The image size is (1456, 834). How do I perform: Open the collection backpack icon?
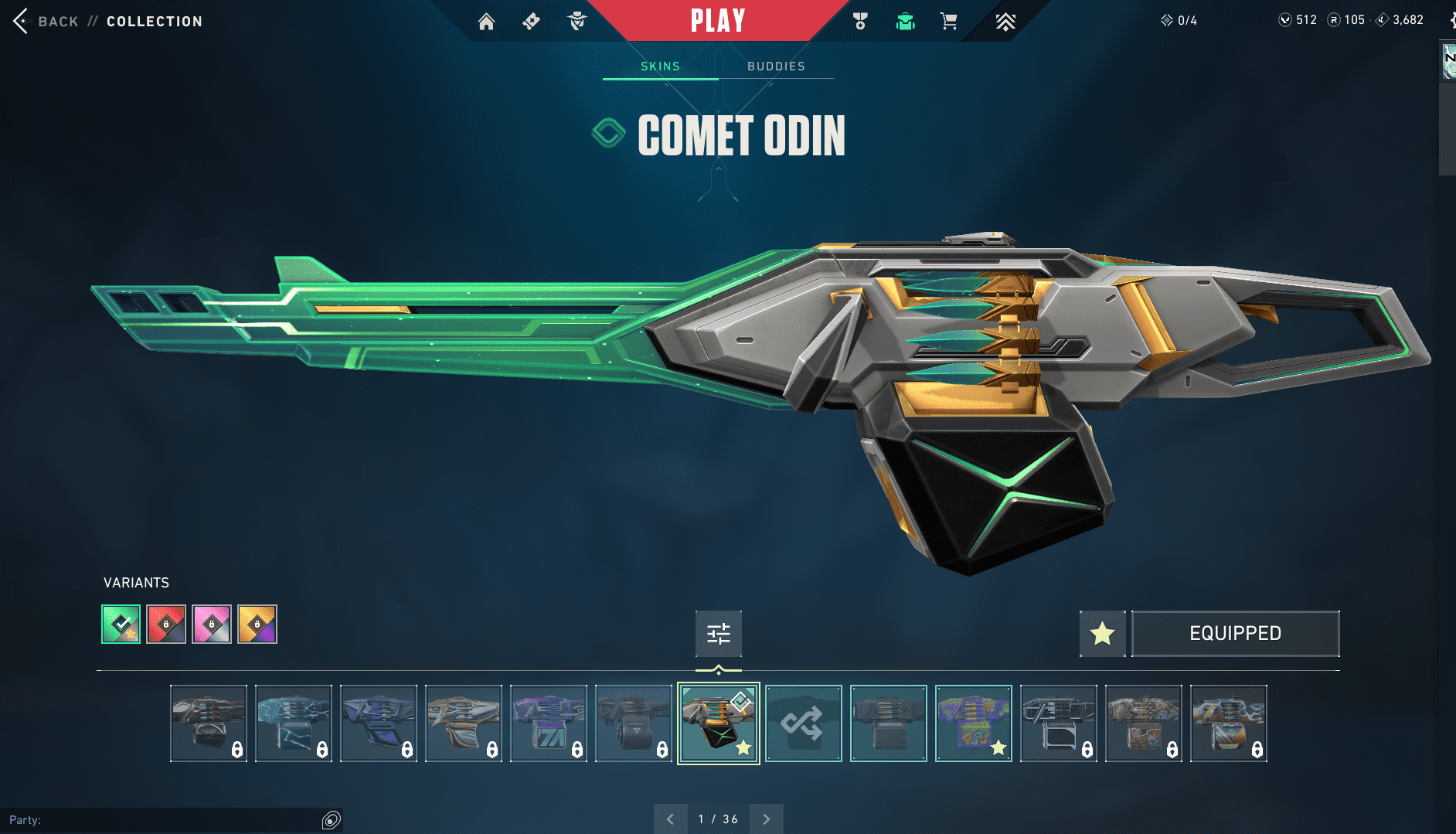(x=905, y=22)
